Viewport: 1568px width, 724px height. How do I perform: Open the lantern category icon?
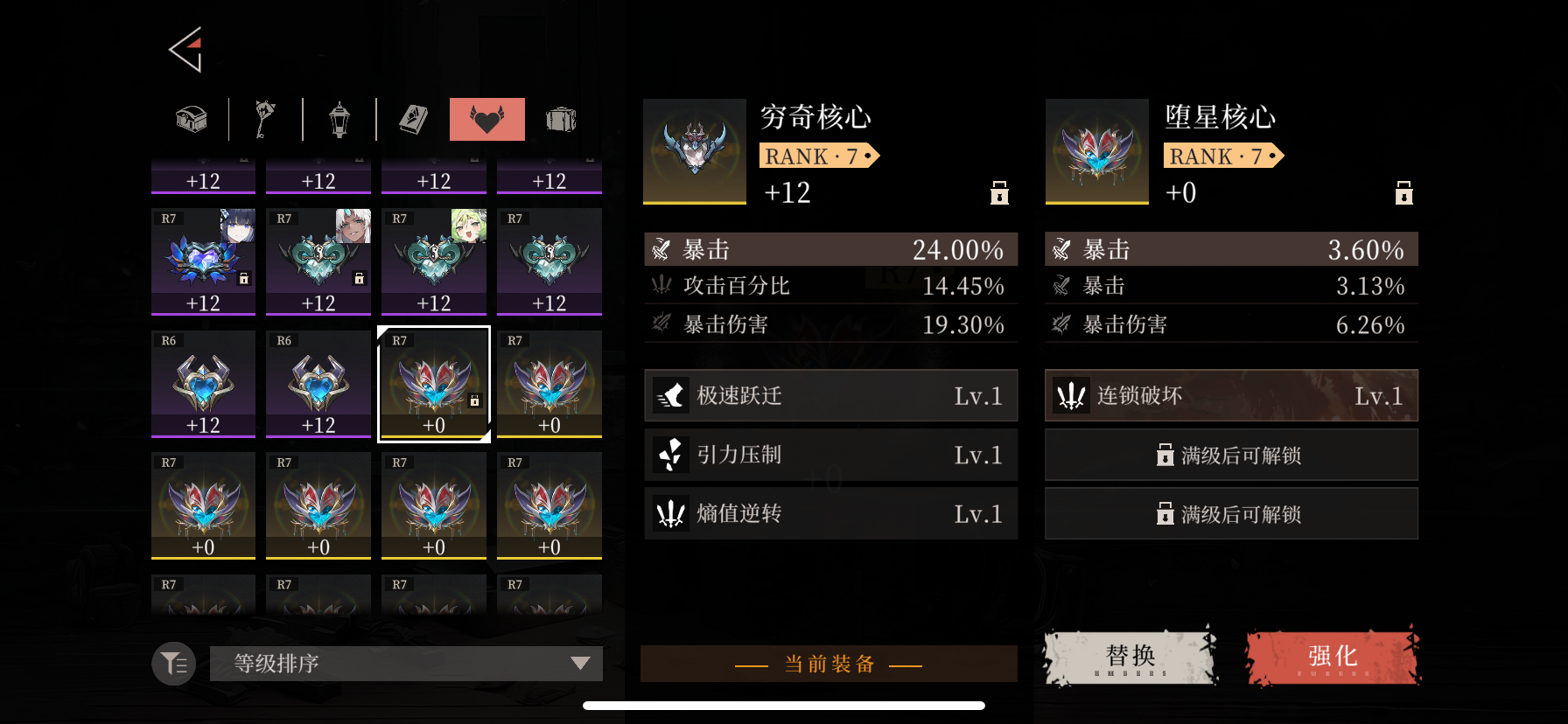click(x=339, y=119)
